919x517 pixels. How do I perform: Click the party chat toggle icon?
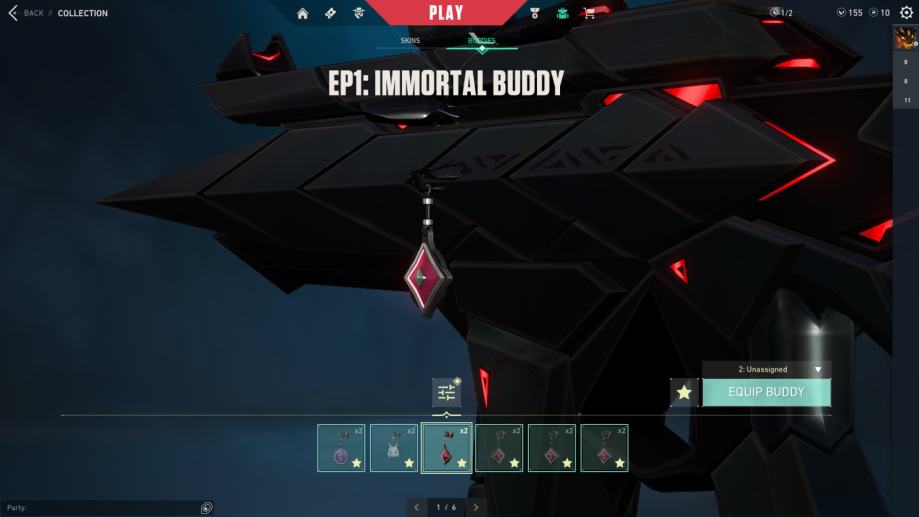coord(206,508)
